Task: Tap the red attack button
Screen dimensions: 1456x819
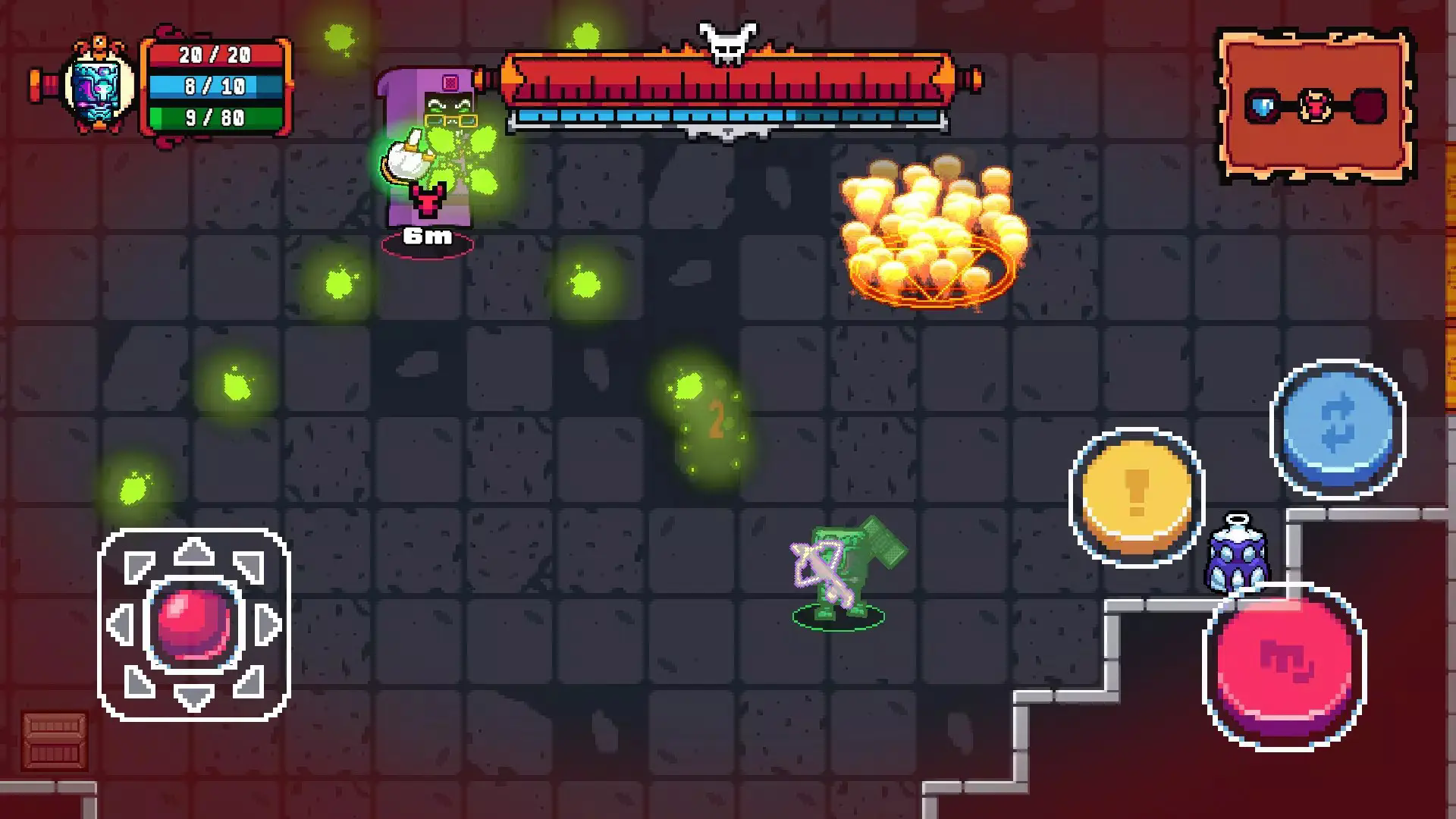Action: 1285,665
